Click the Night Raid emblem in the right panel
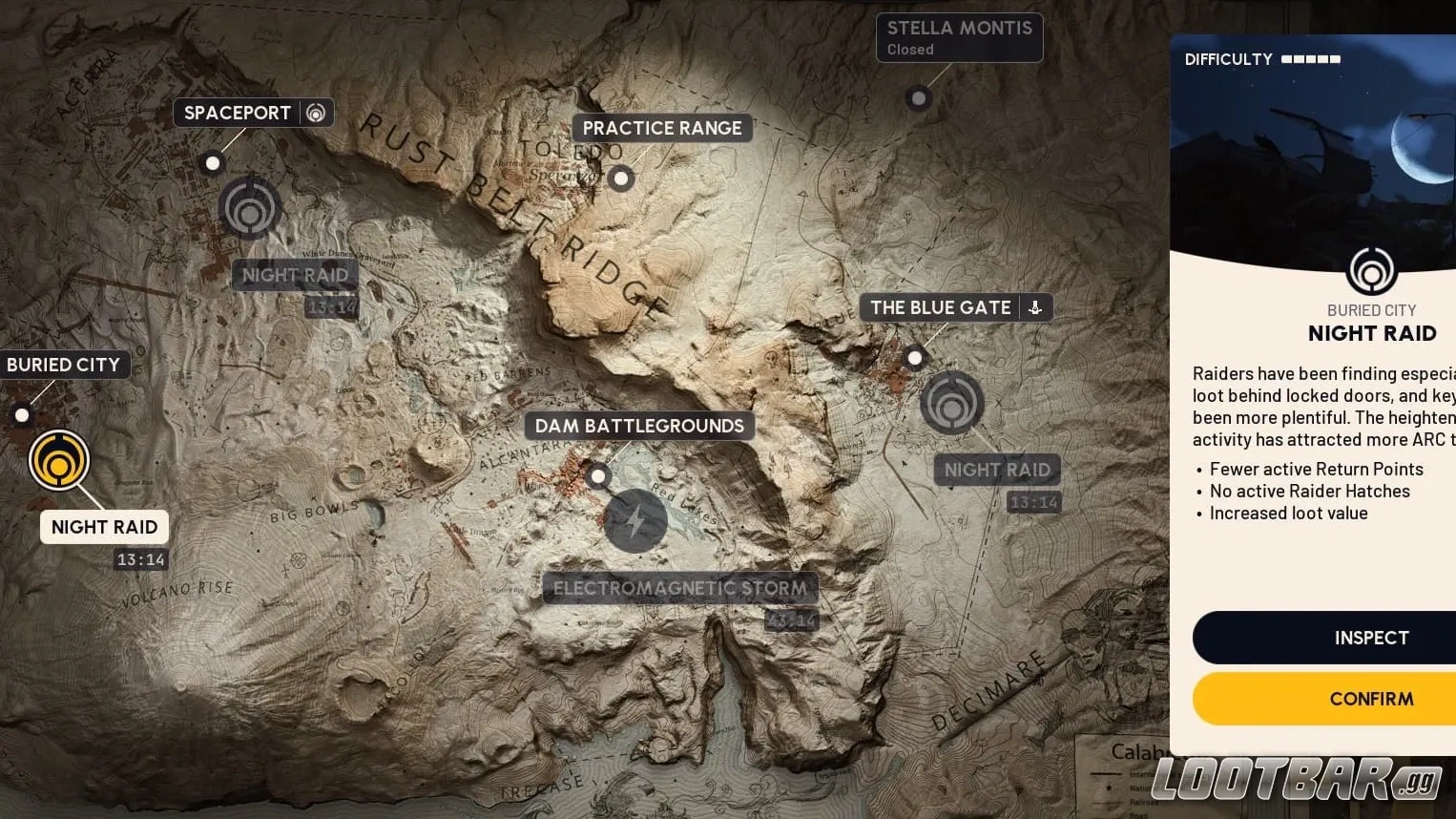Image resolution: width=1456 pixels, height=819 pixels. point(1372,270)
